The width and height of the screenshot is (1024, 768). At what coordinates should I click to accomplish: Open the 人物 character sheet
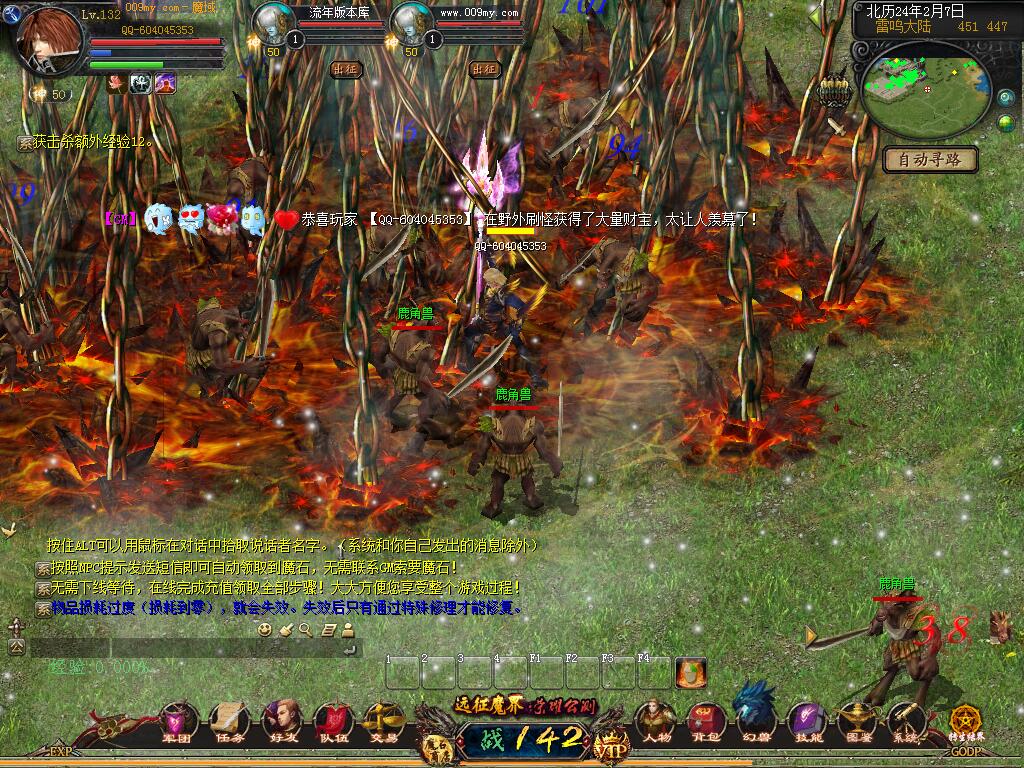coord(656,720)
